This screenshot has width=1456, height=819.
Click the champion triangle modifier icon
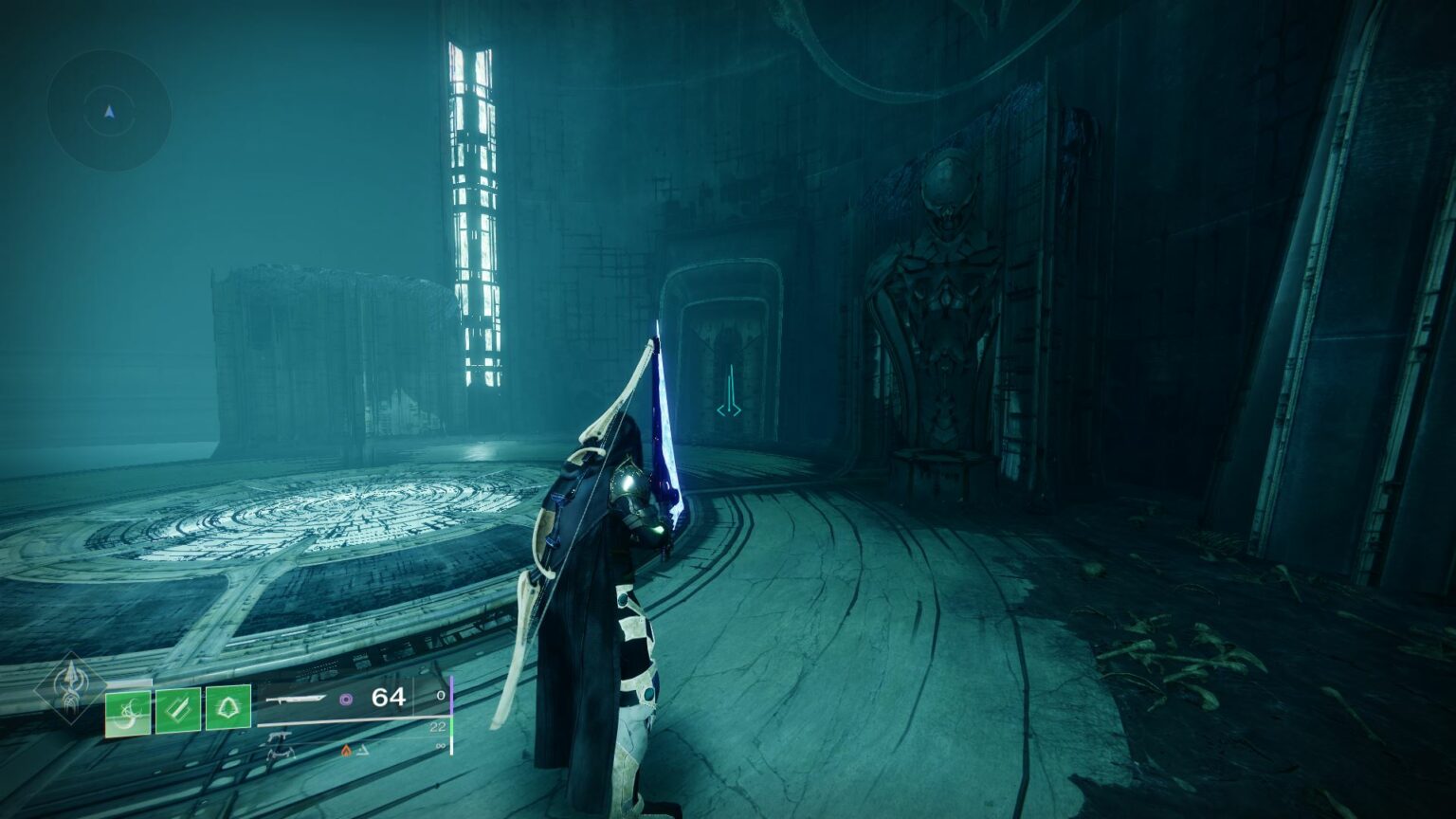point(364,749)
